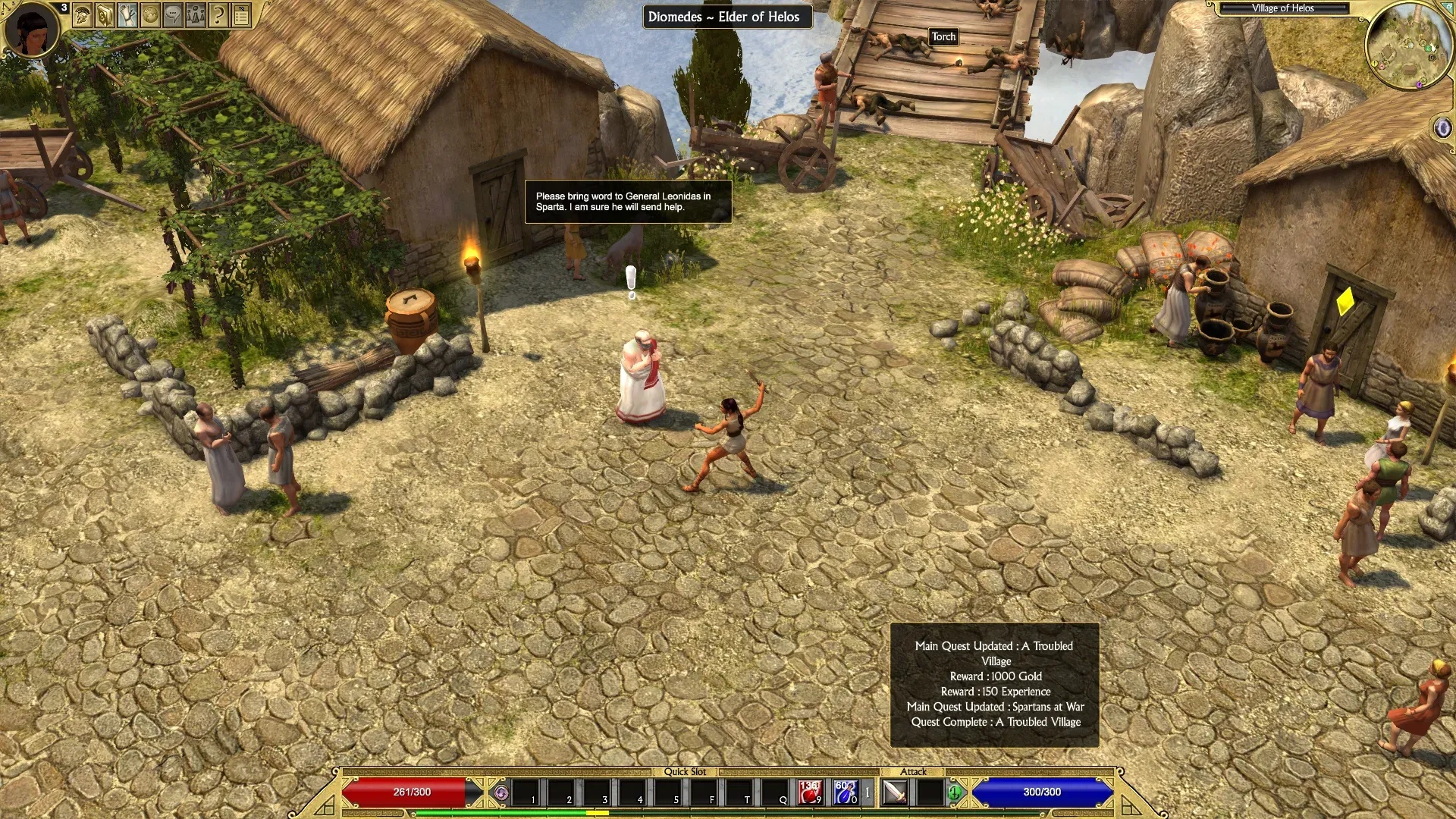Click the green weapon swap button

point(955,793)
